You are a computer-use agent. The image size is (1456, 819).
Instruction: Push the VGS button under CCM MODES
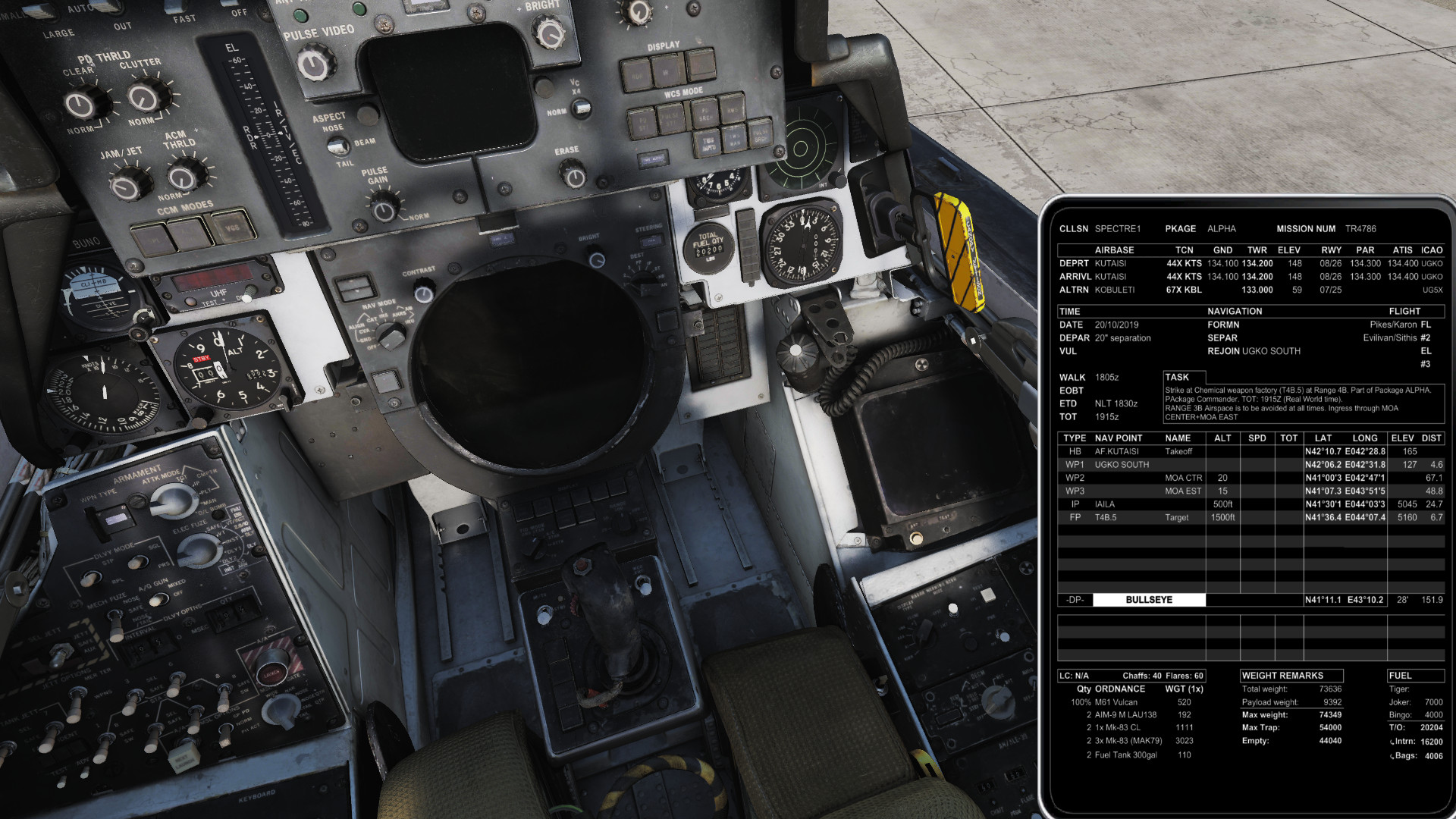click(x=231, y=226)
